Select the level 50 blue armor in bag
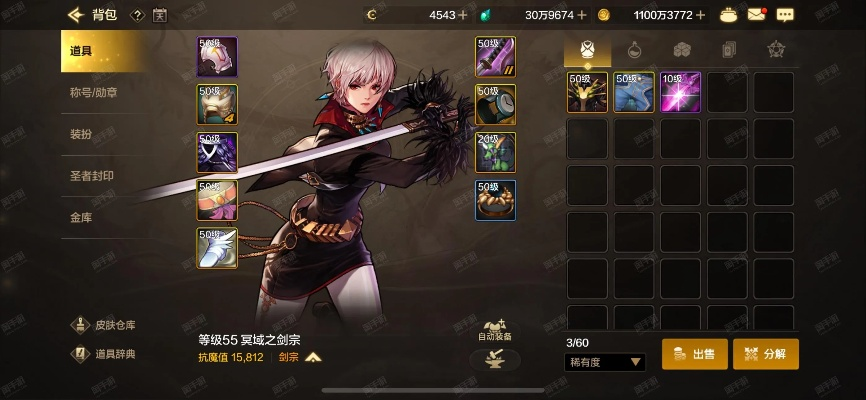The image size is (866, 400). pos(634,92)
